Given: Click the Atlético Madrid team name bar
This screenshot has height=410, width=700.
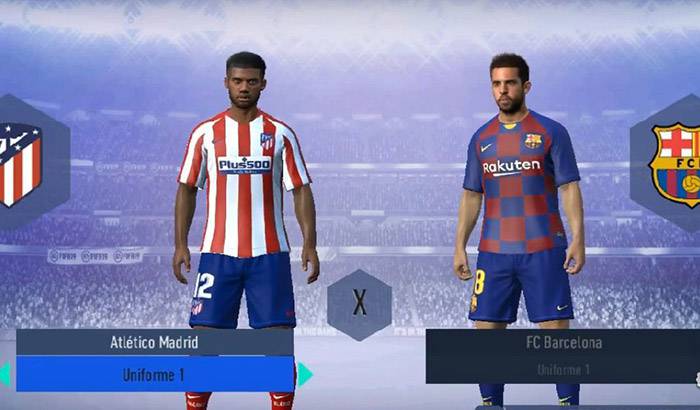Looking at the screenshot, I should point(154,342).
